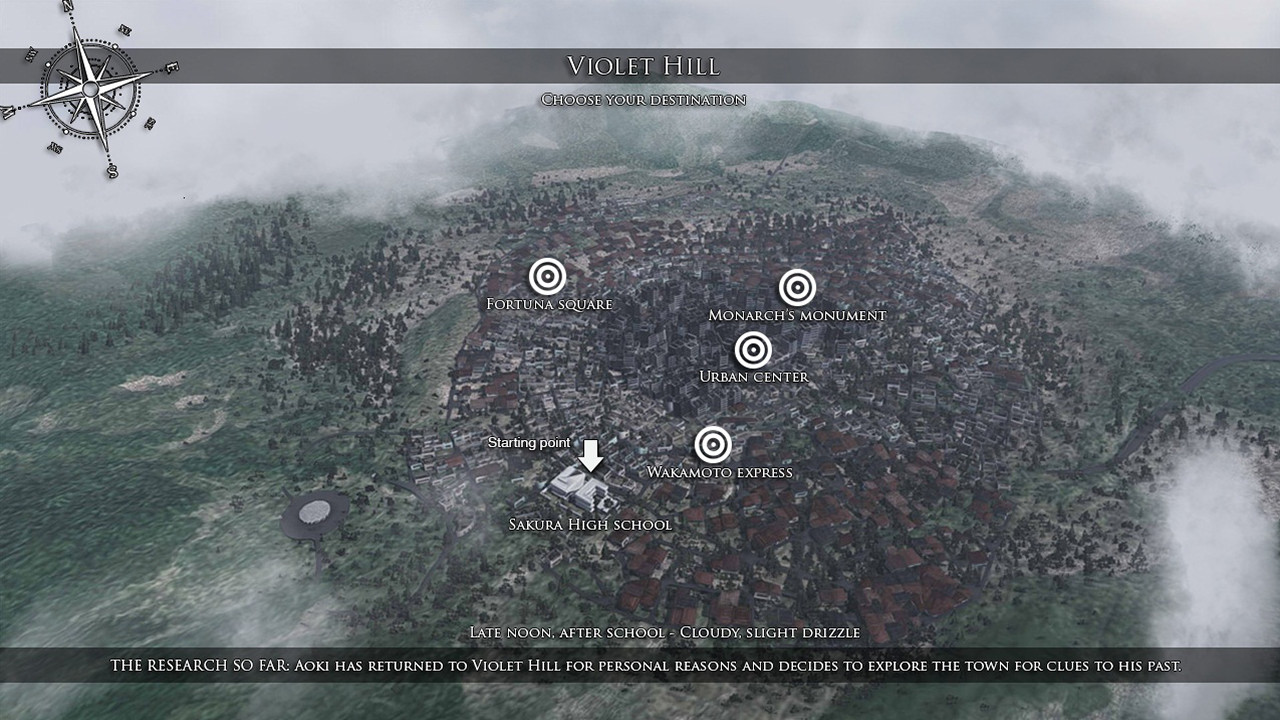Click the Choose your destination subtitle
1280x720 pixels.
click(x=643, y=99)
